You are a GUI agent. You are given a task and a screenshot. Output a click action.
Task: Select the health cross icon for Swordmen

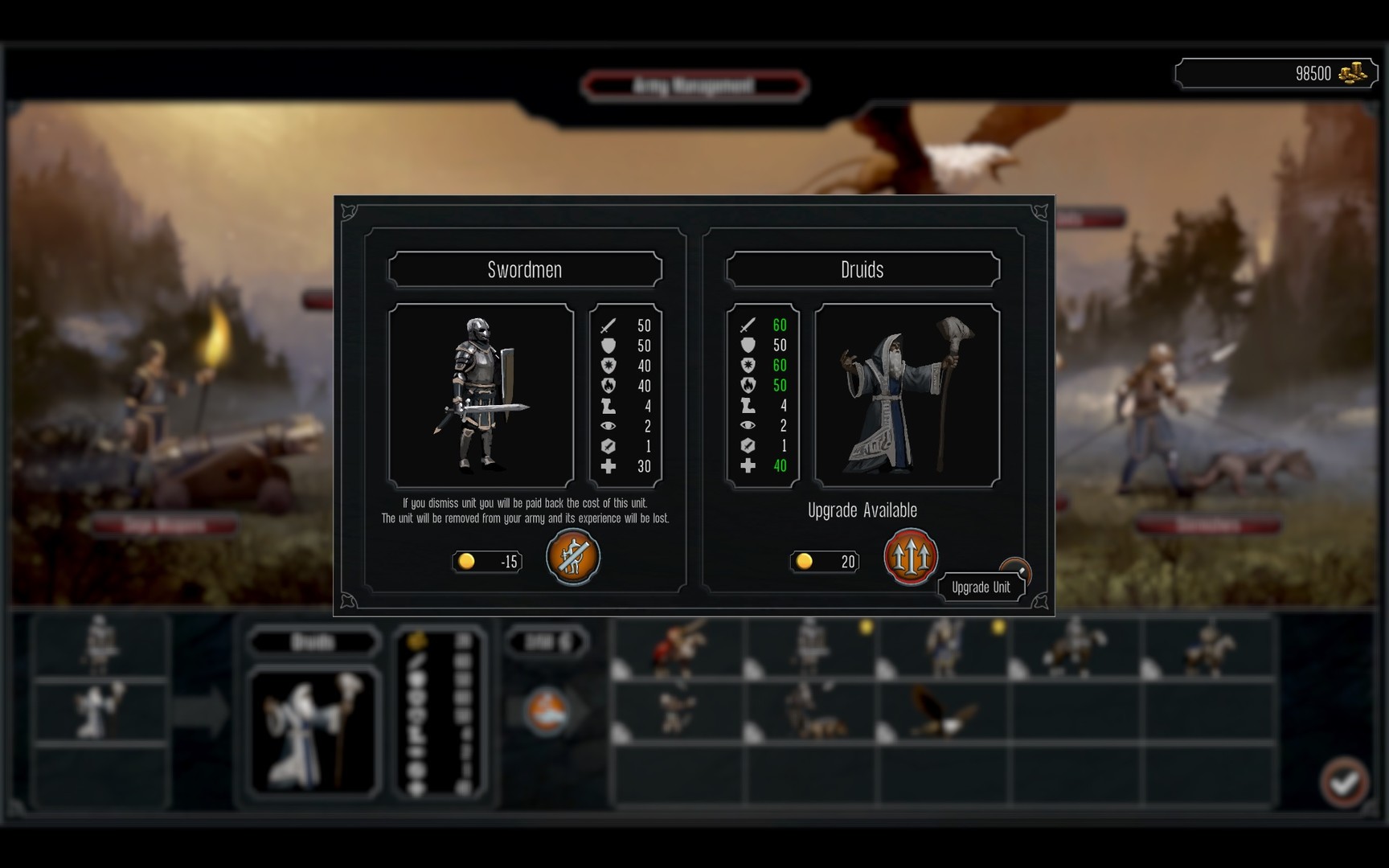tap(607, 466)
